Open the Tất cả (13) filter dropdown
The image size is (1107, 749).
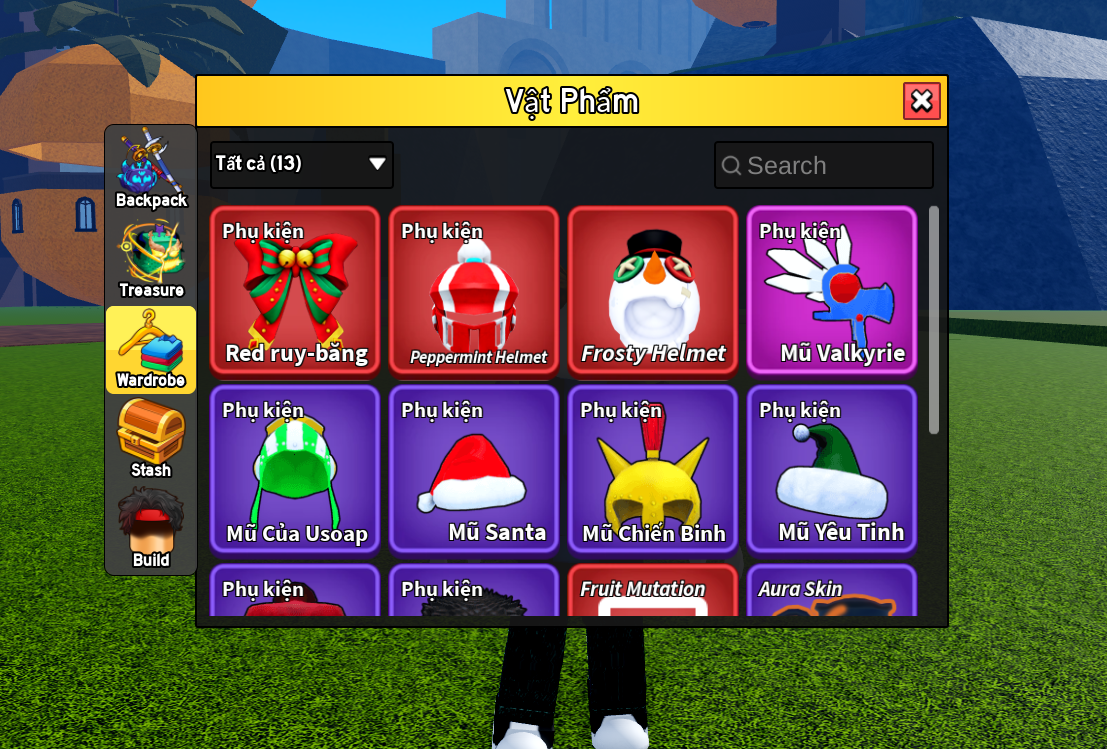(x=302, y=164)
